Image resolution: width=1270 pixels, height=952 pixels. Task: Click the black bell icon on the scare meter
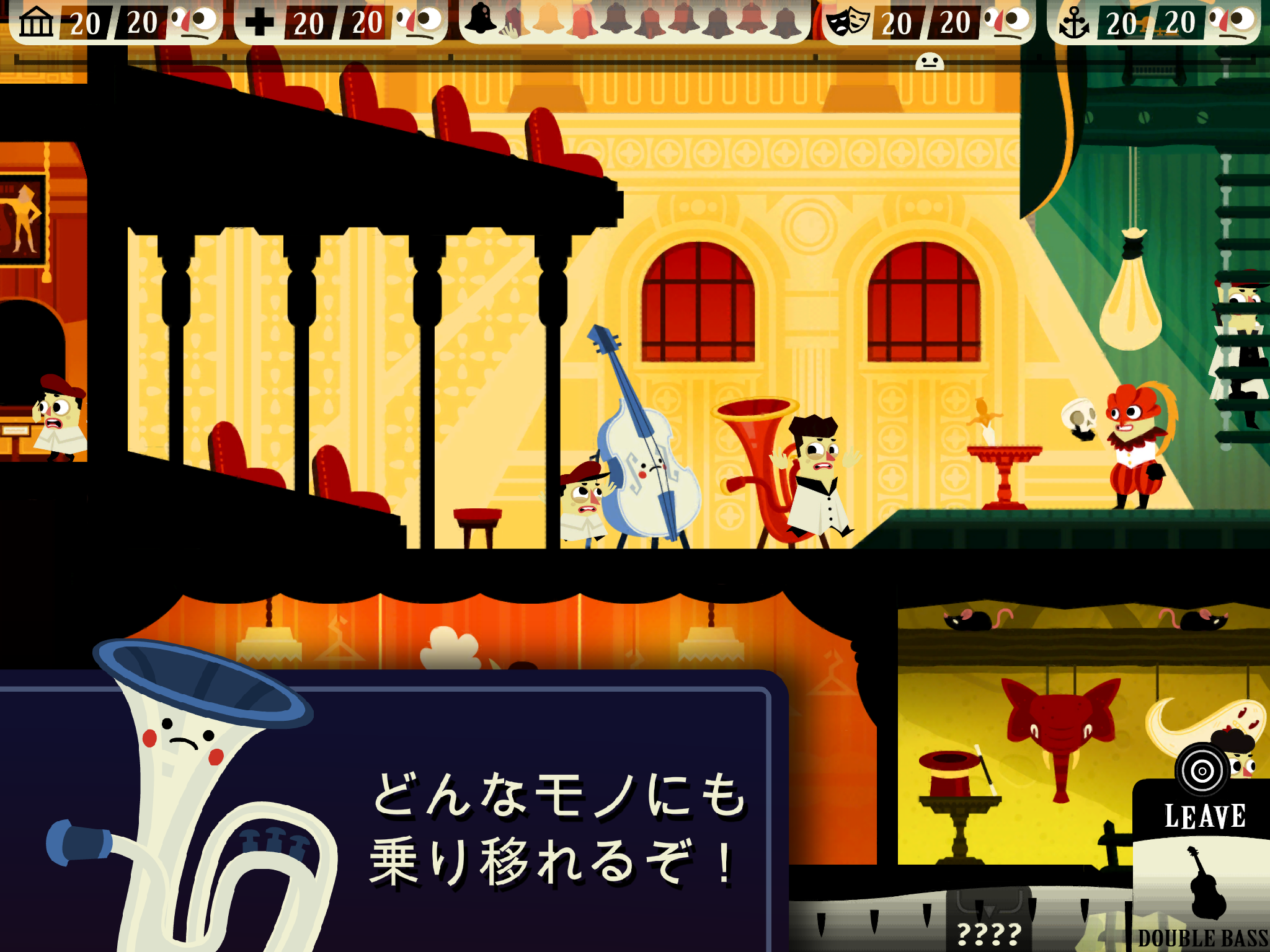pyautogui.click(x=481, y=19)
